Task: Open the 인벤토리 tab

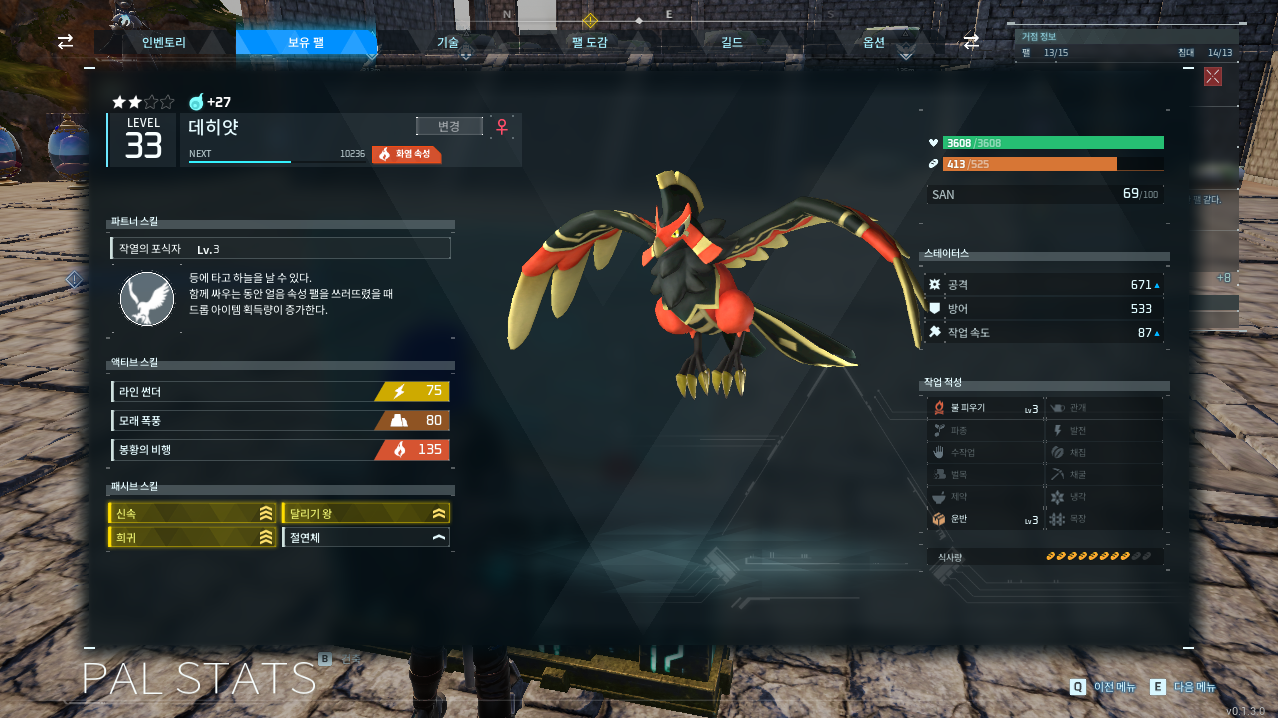Action: tap(164, 42)
